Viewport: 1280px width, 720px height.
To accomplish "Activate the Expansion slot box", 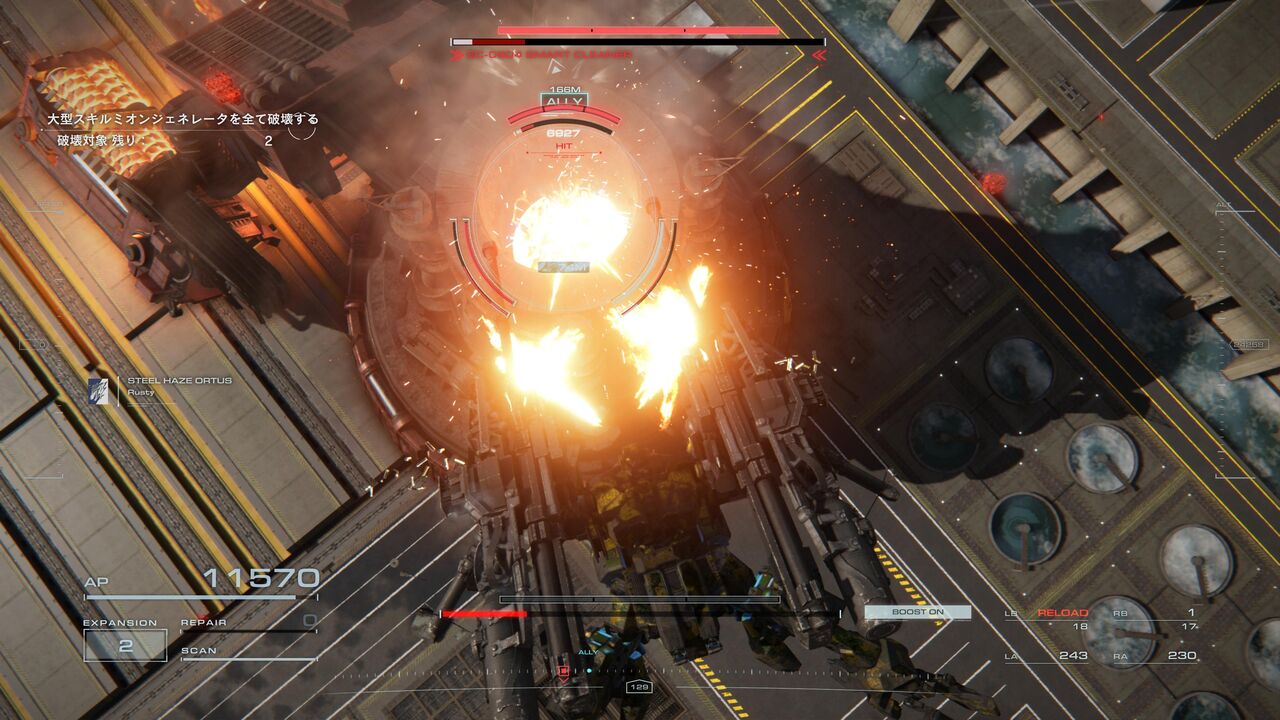I will click(x=125, y=645).
